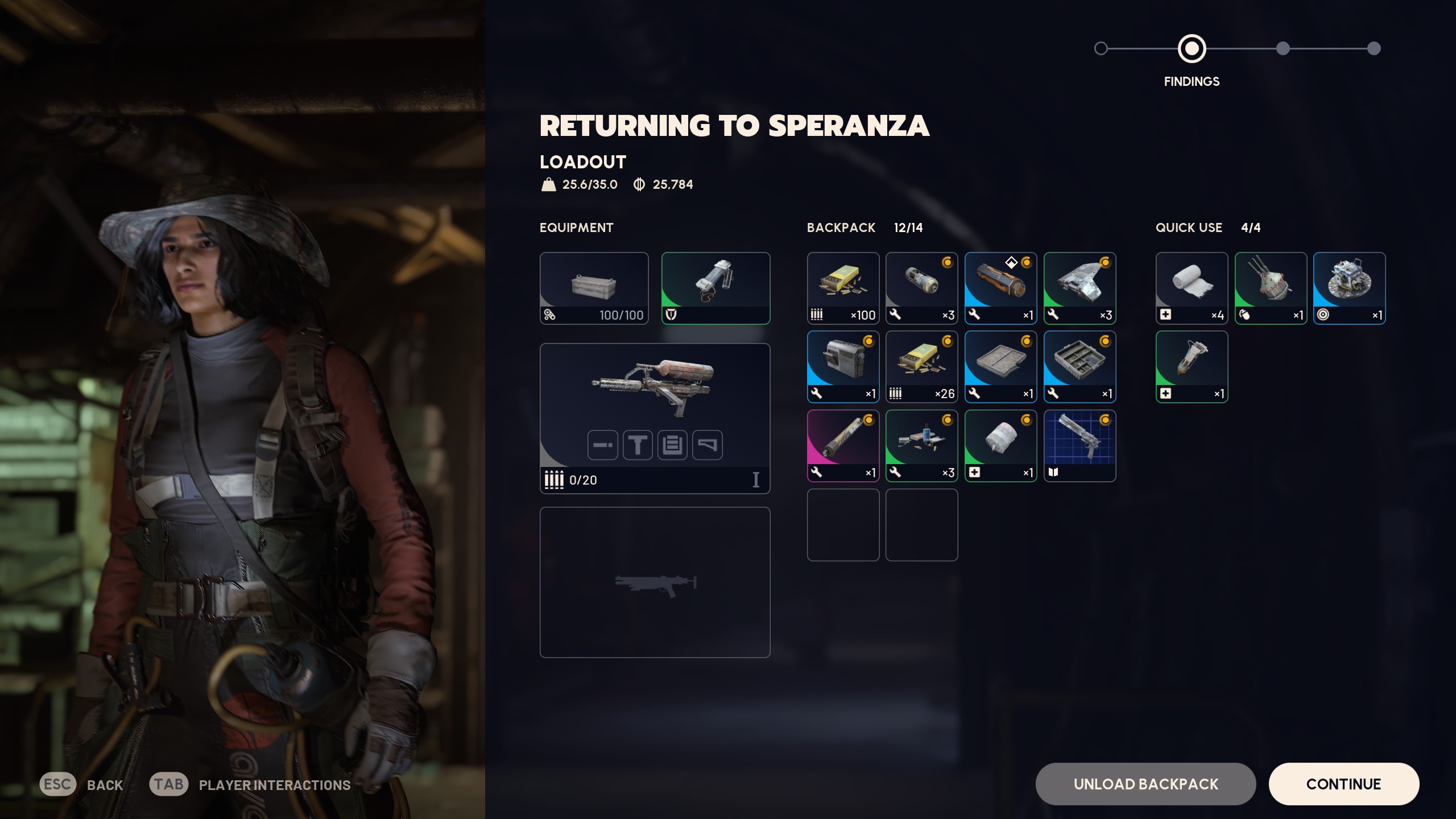
Task: Select the ammo stack of 100
Action: [x=843, y=288]
